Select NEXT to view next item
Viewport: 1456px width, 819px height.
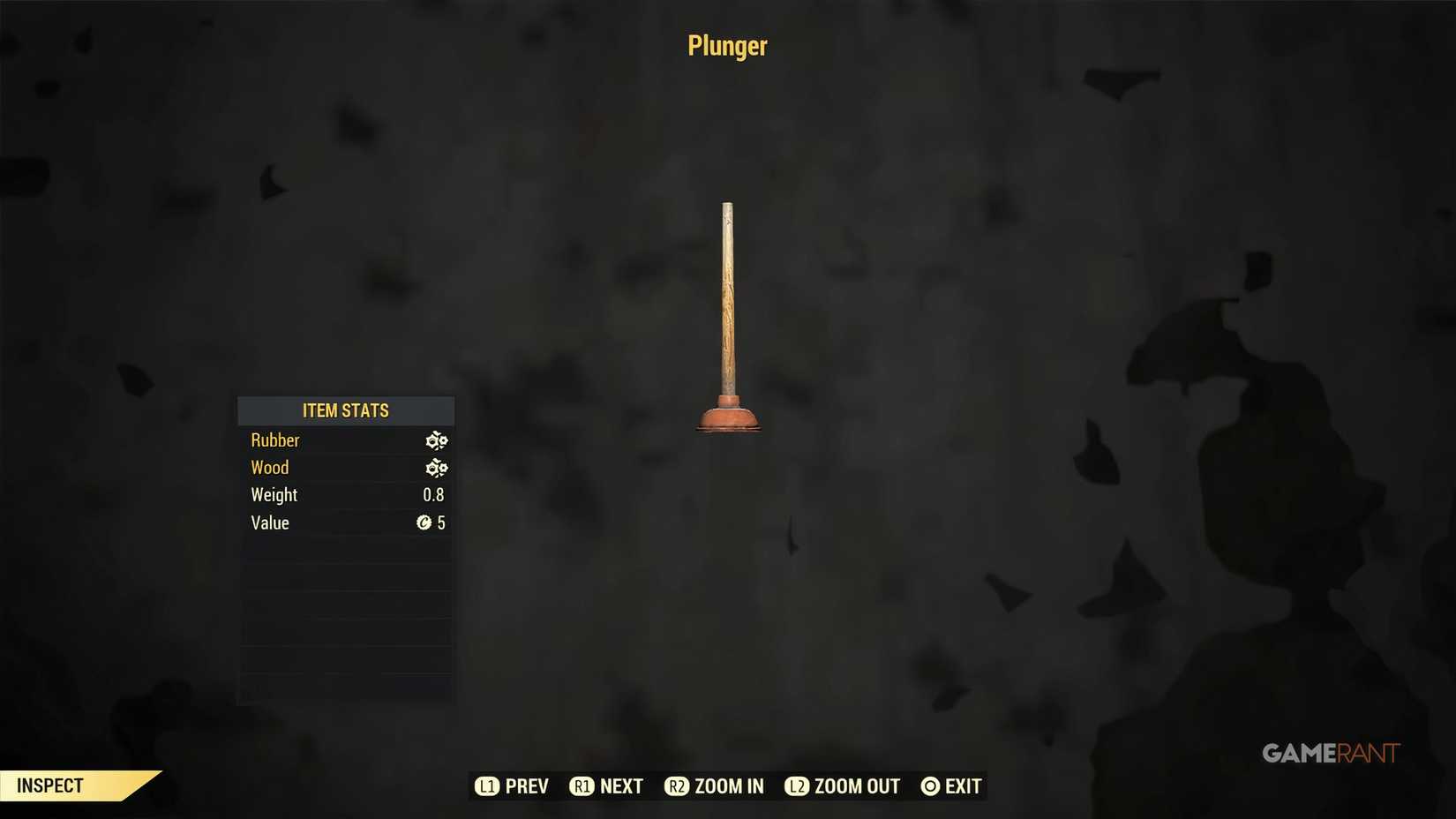[x=620, y=785]
